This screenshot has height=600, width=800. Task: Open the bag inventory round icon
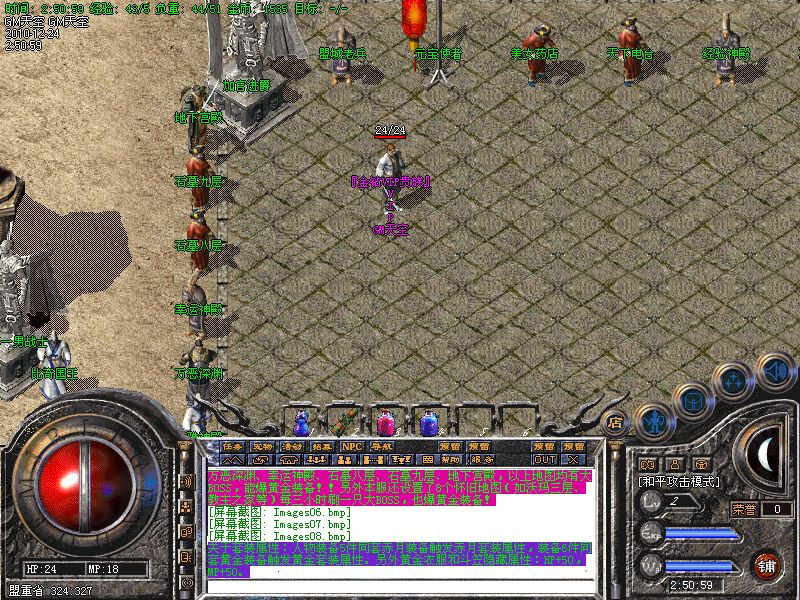point(693,400)
